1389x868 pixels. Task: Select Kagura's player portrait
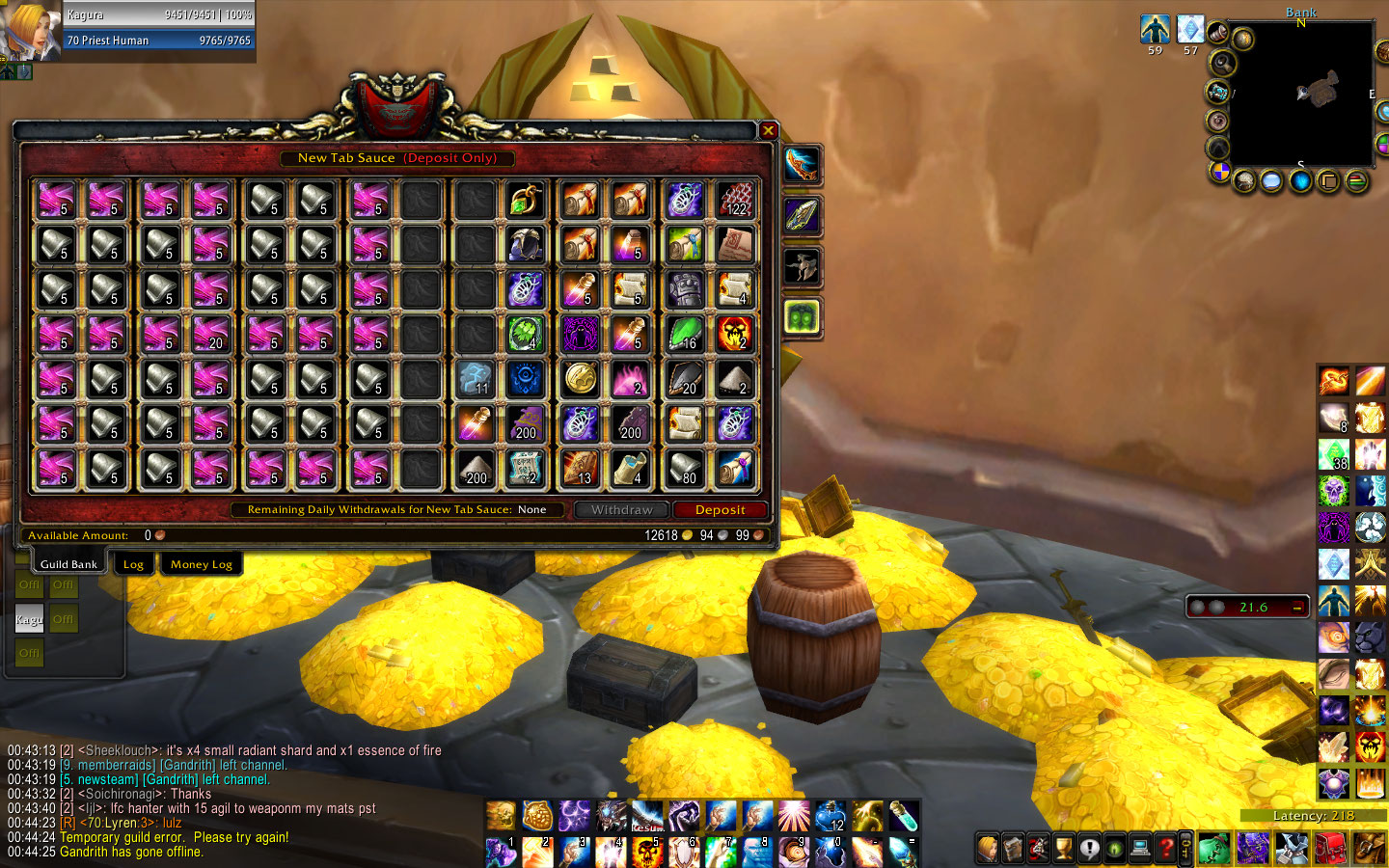[x=29, y=31]
